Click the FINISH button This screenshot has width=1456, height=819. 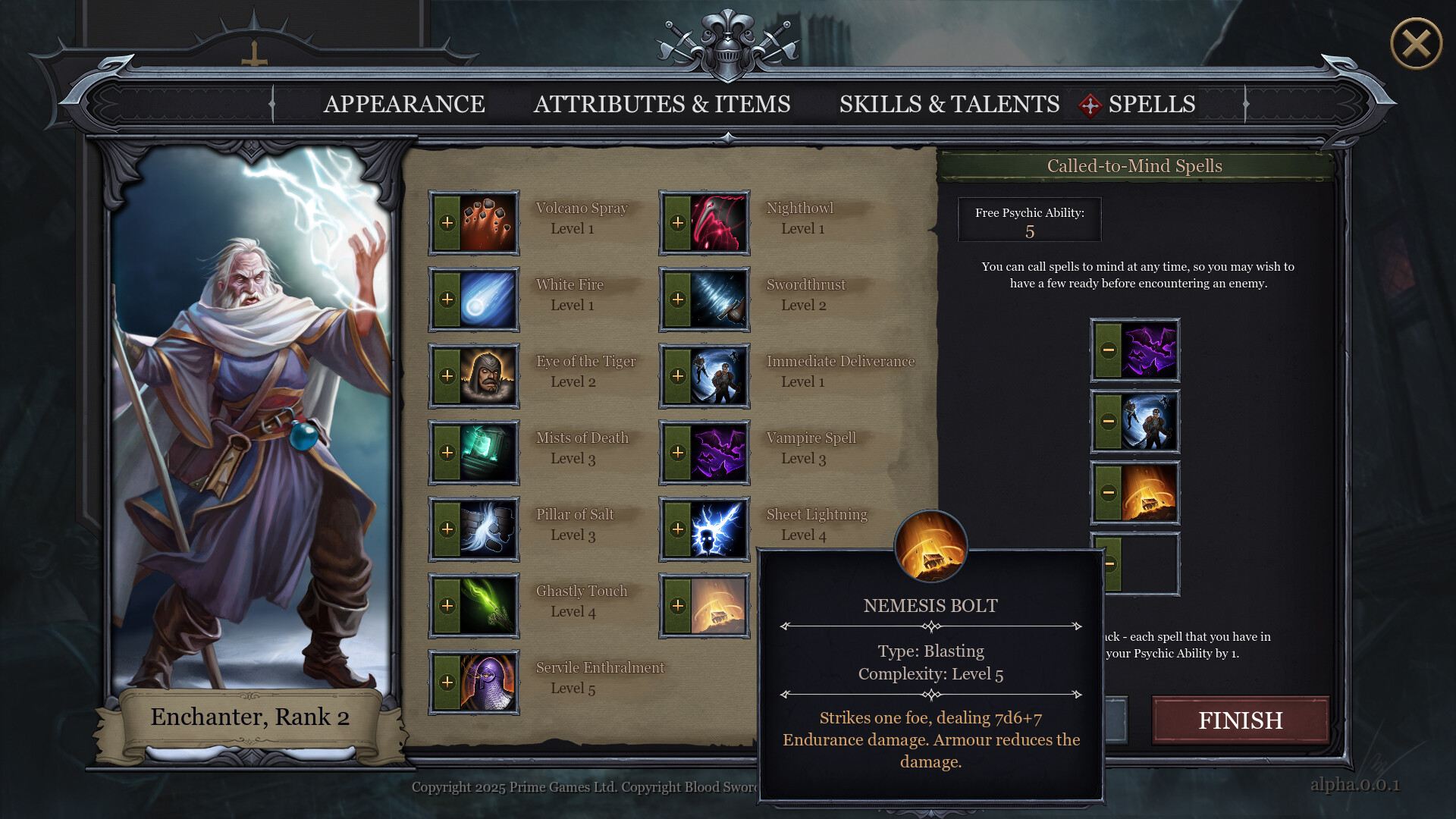[x=1240, y=720]
